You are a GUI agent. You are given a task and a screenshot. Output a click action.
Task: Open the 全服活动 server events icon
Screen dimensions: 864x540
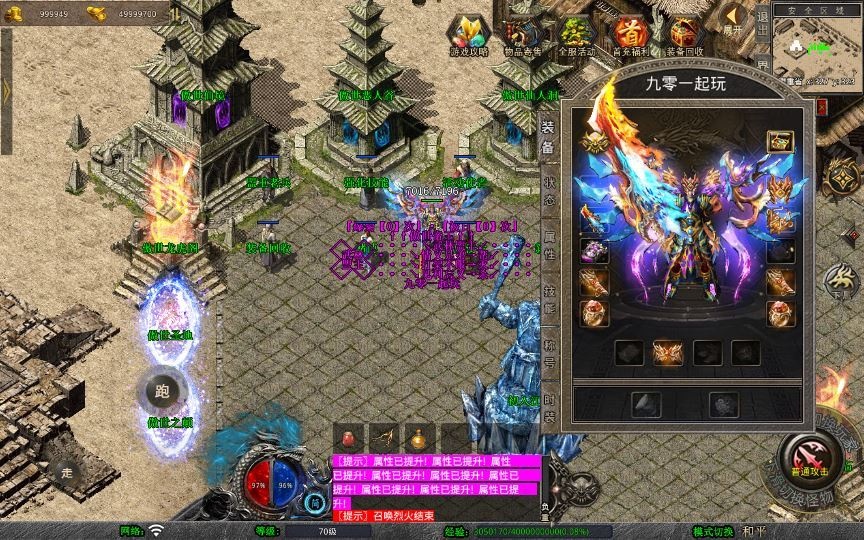(577, 36)
